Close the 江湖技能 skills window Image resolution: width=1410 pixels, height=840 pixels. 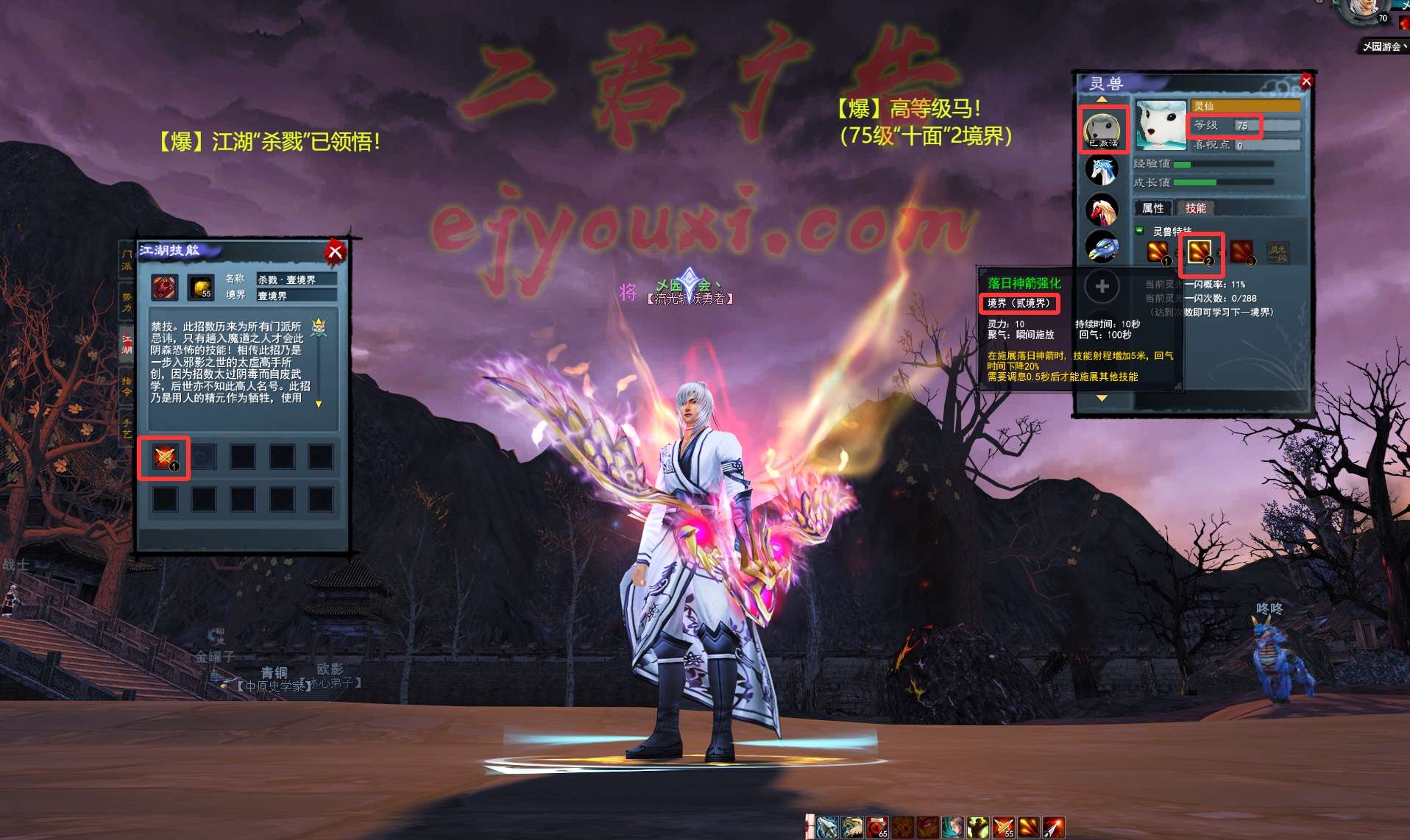point(335,252)
